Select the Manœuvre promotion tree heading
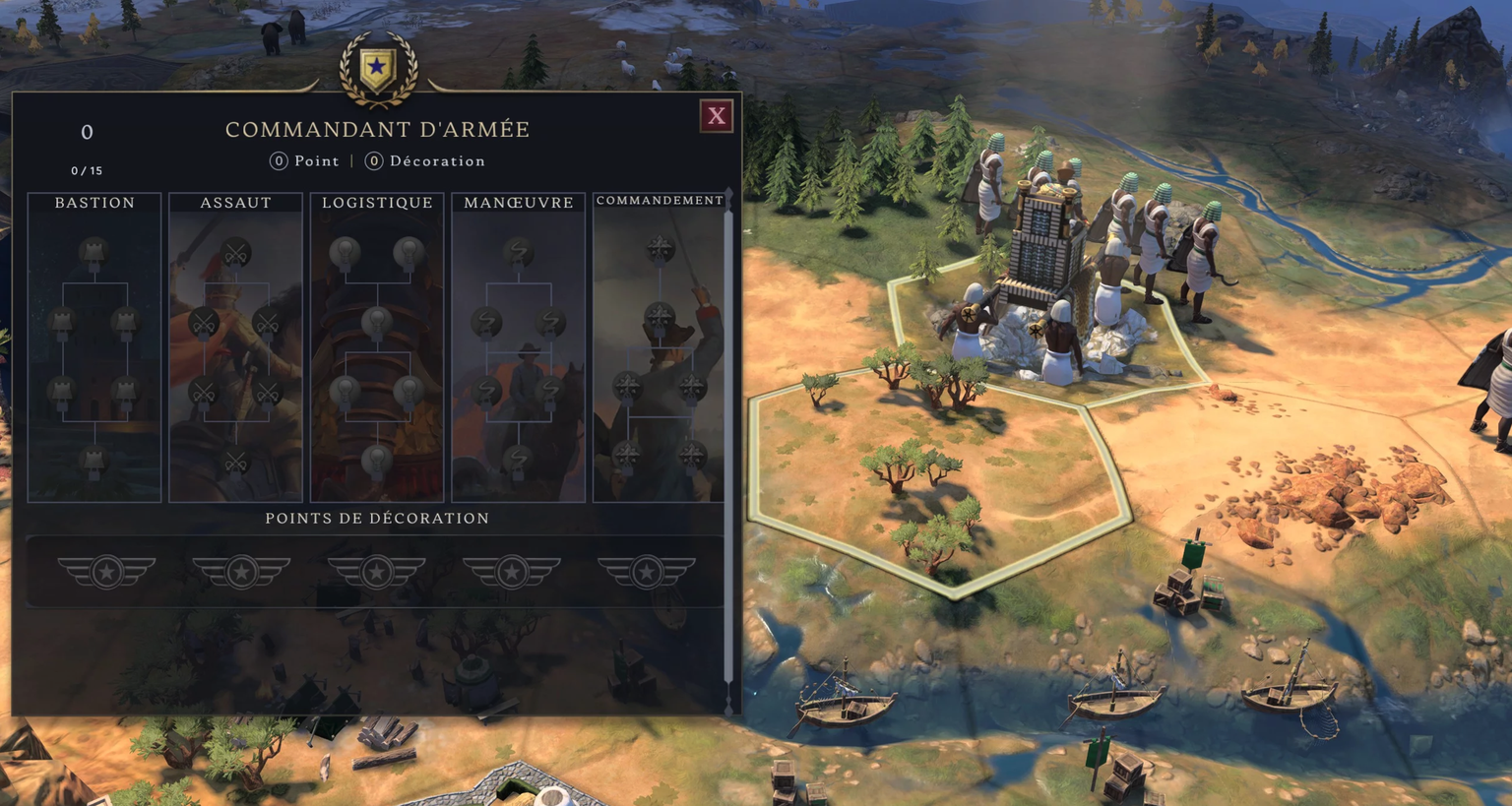This screenshot has height=806, width=1512. pyautogui.click(x=519, y=203)
